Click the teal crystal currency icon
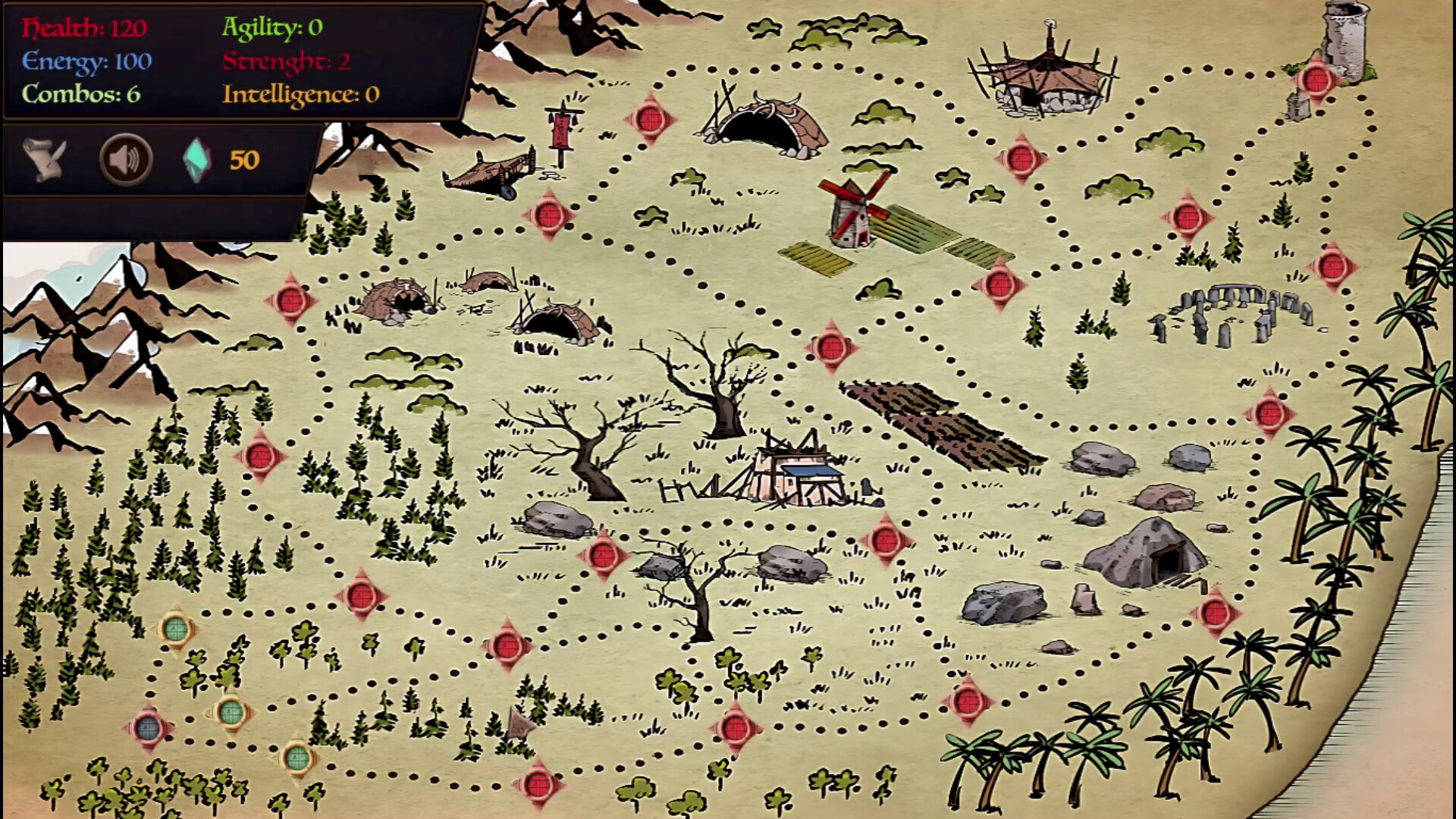Image resolution: width=1456 pixels, height=819 pixels. point(197,161)
